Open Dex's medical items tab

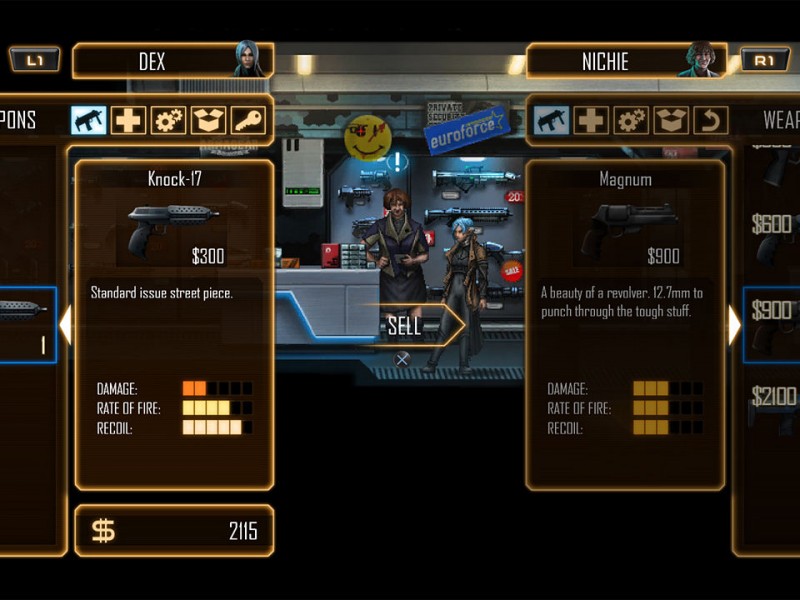point(129,120)
